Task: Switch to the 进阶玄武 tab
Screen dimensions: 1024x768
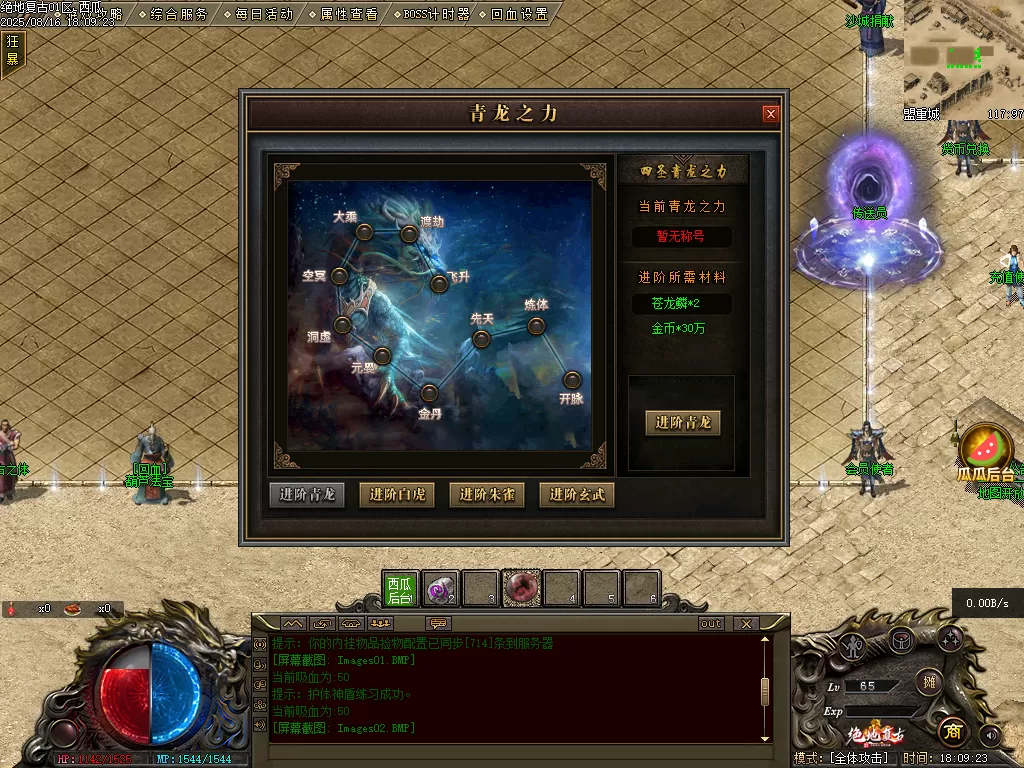Action: coord(577,494)
